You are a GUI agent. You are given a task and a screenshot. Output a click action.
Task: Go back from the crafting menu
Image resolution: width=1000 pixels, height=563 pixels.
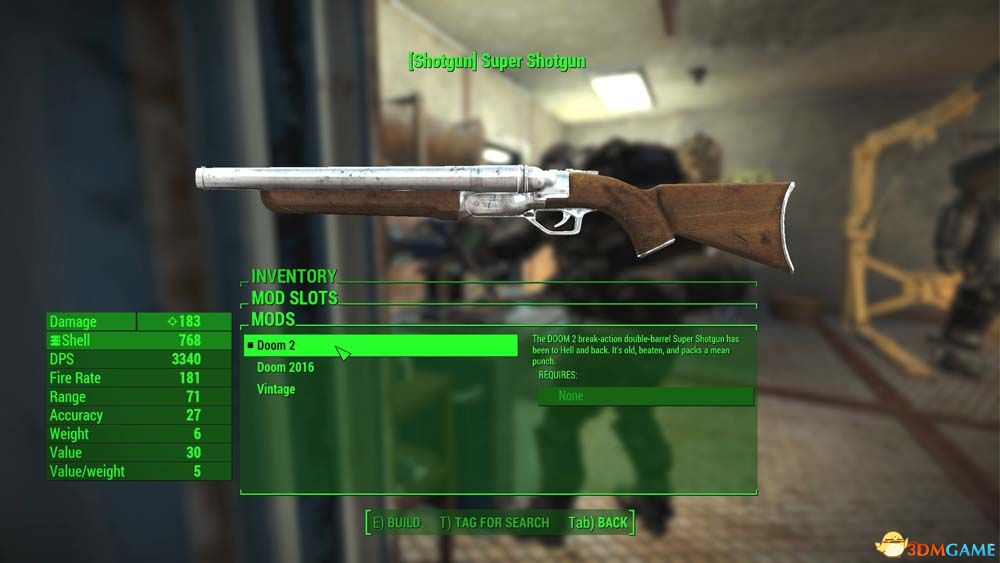pyautogui.click(x=598, y=522)
